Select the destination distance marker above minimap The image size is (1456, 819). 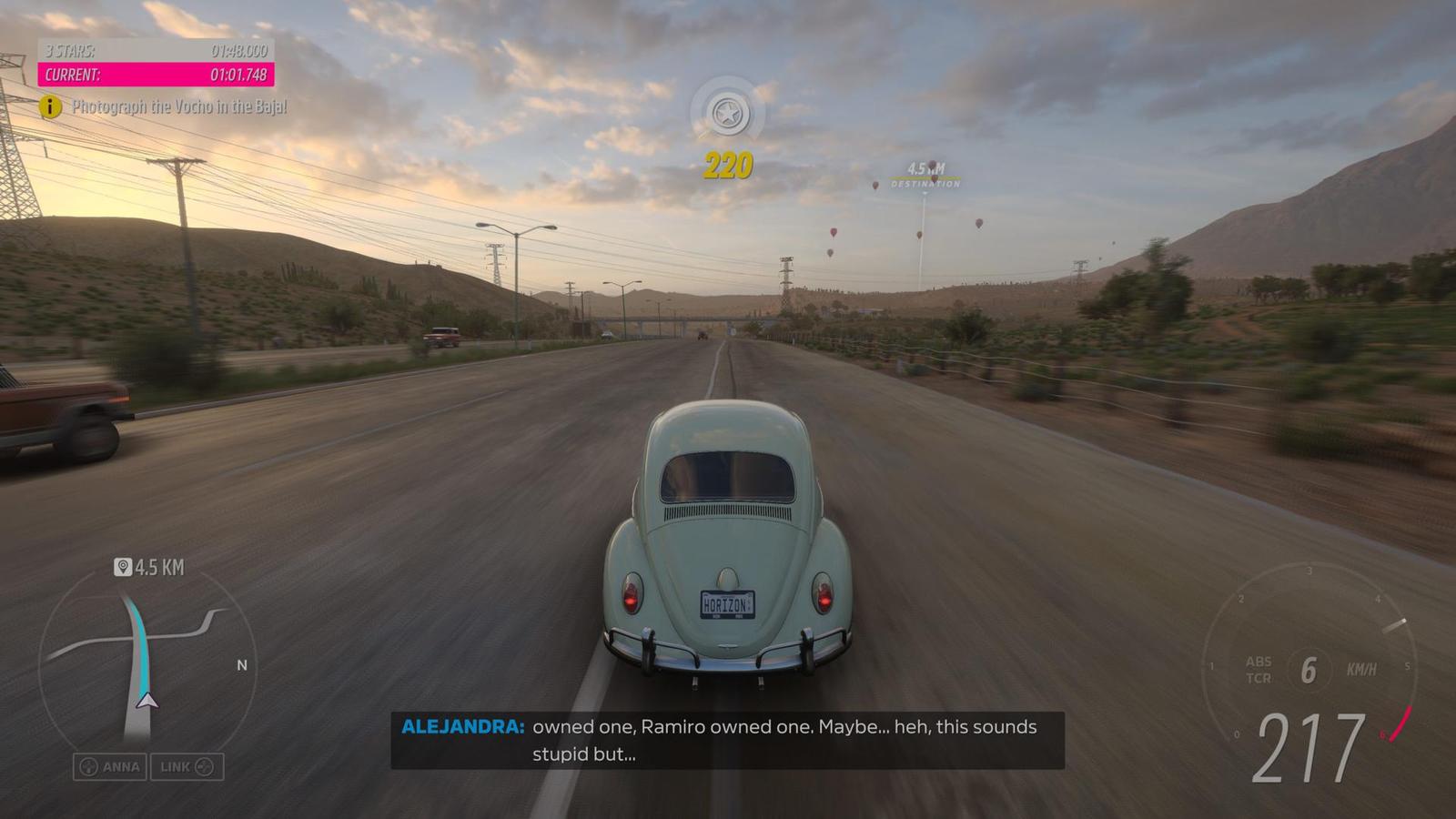149,568
